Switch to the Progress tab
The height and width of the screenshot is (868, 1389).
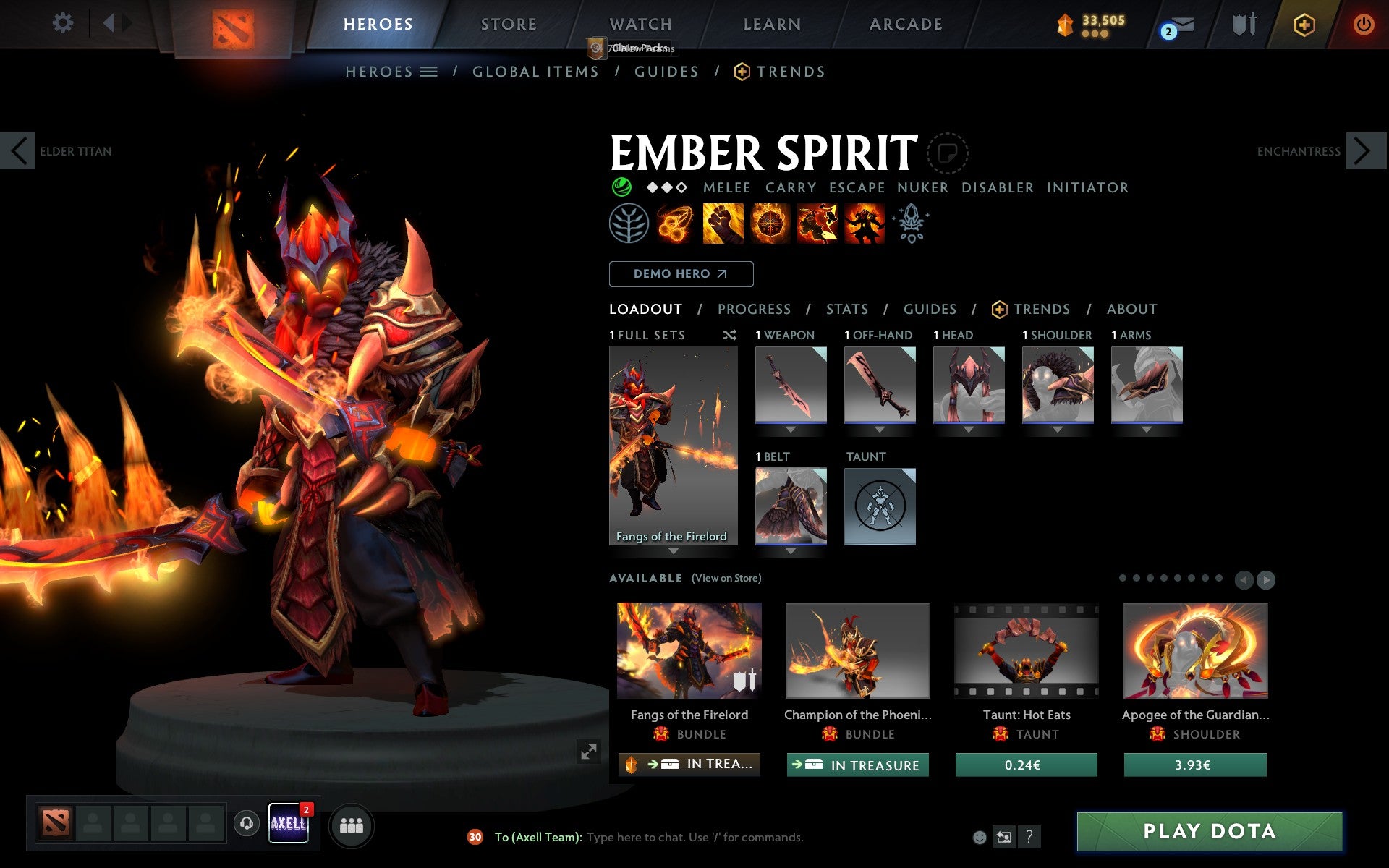click(754, 309)
